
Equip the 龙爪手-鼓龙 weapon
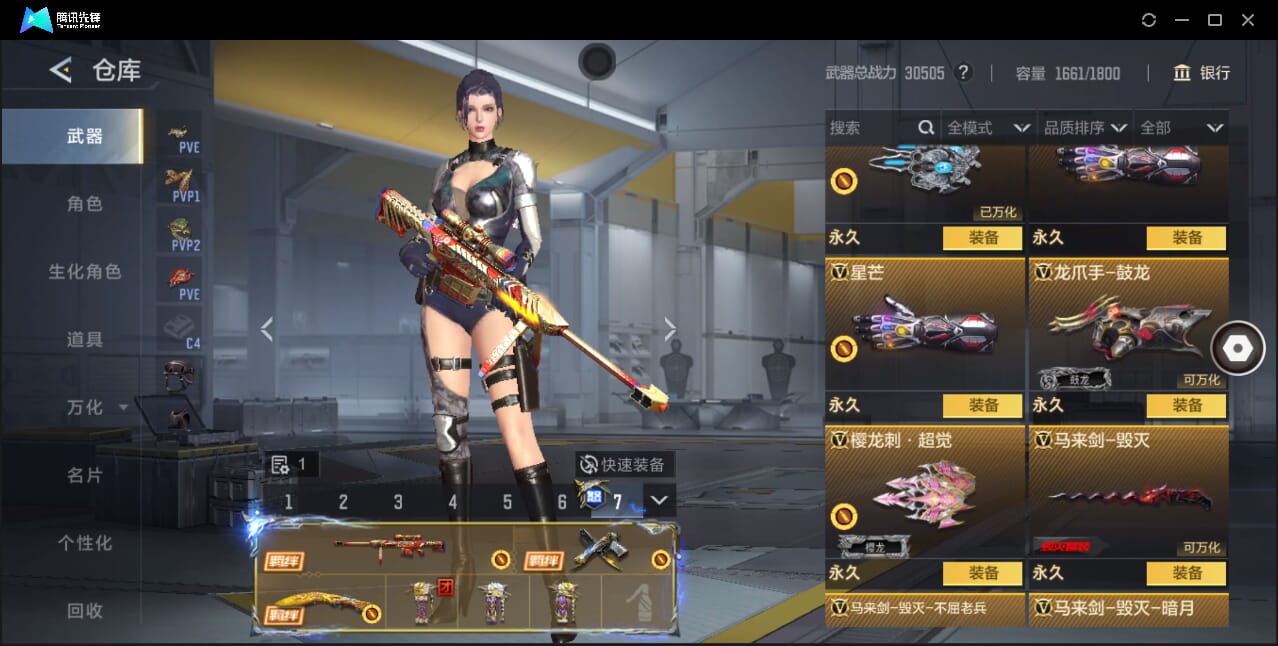(x=1186, y=405)
